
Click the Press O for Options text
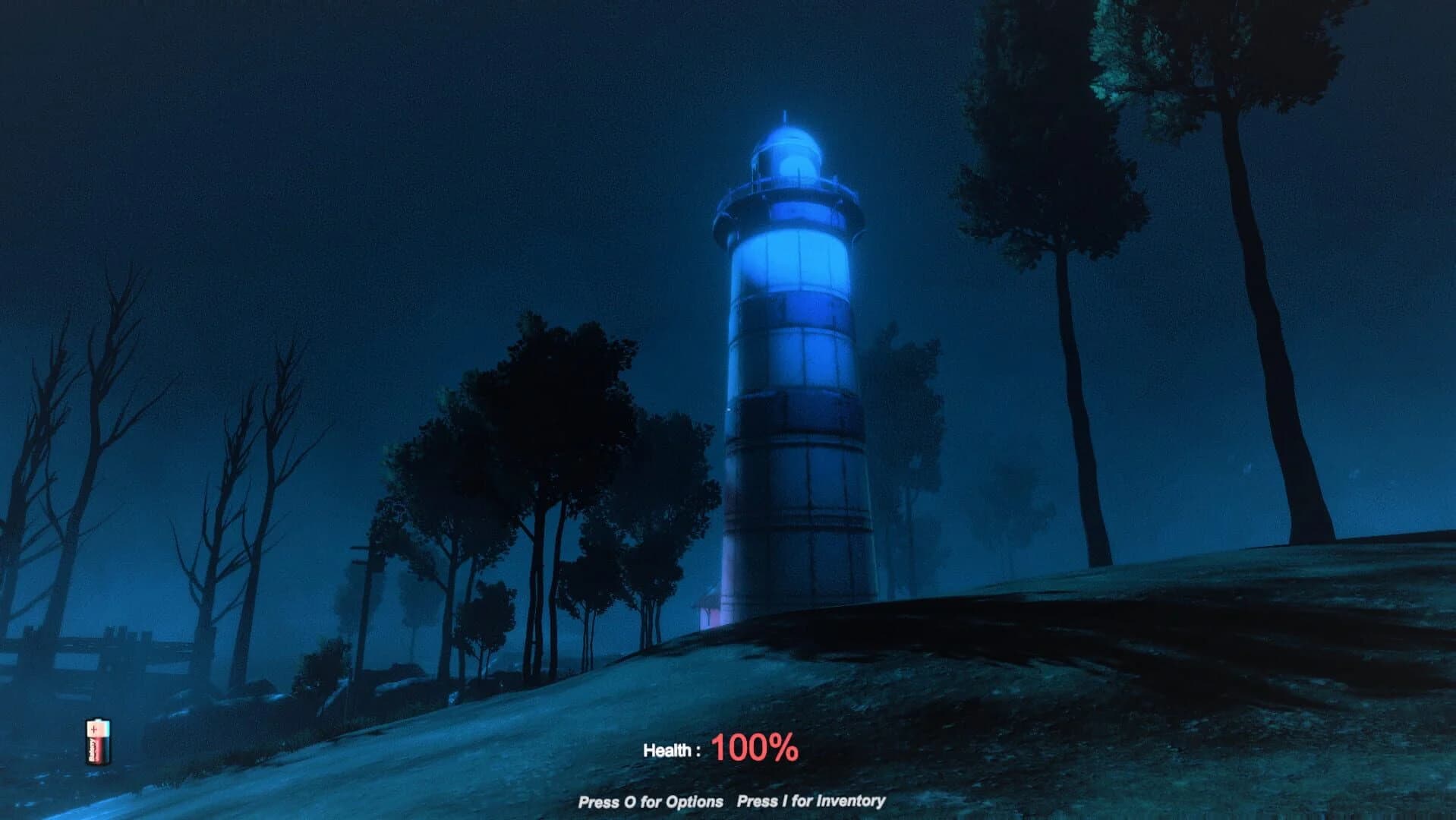pyautogui.click(x=651, y=799)
